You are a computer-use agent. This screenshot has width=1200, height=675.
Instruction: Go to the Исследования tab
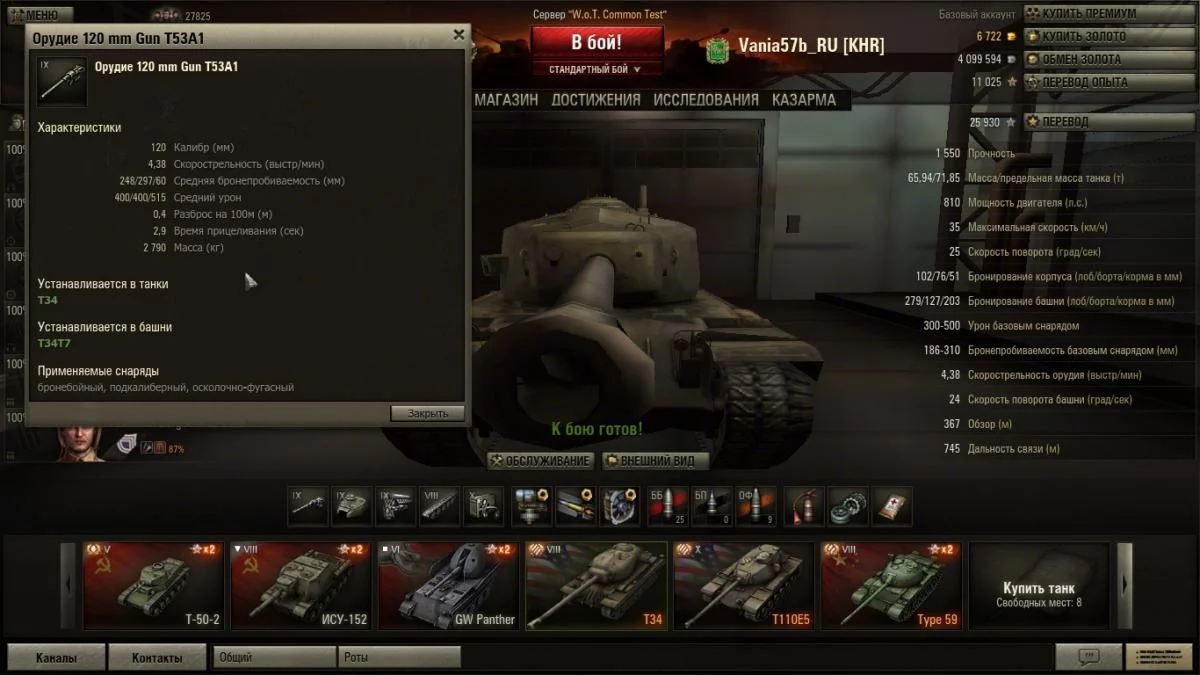[x=706, y=100]
